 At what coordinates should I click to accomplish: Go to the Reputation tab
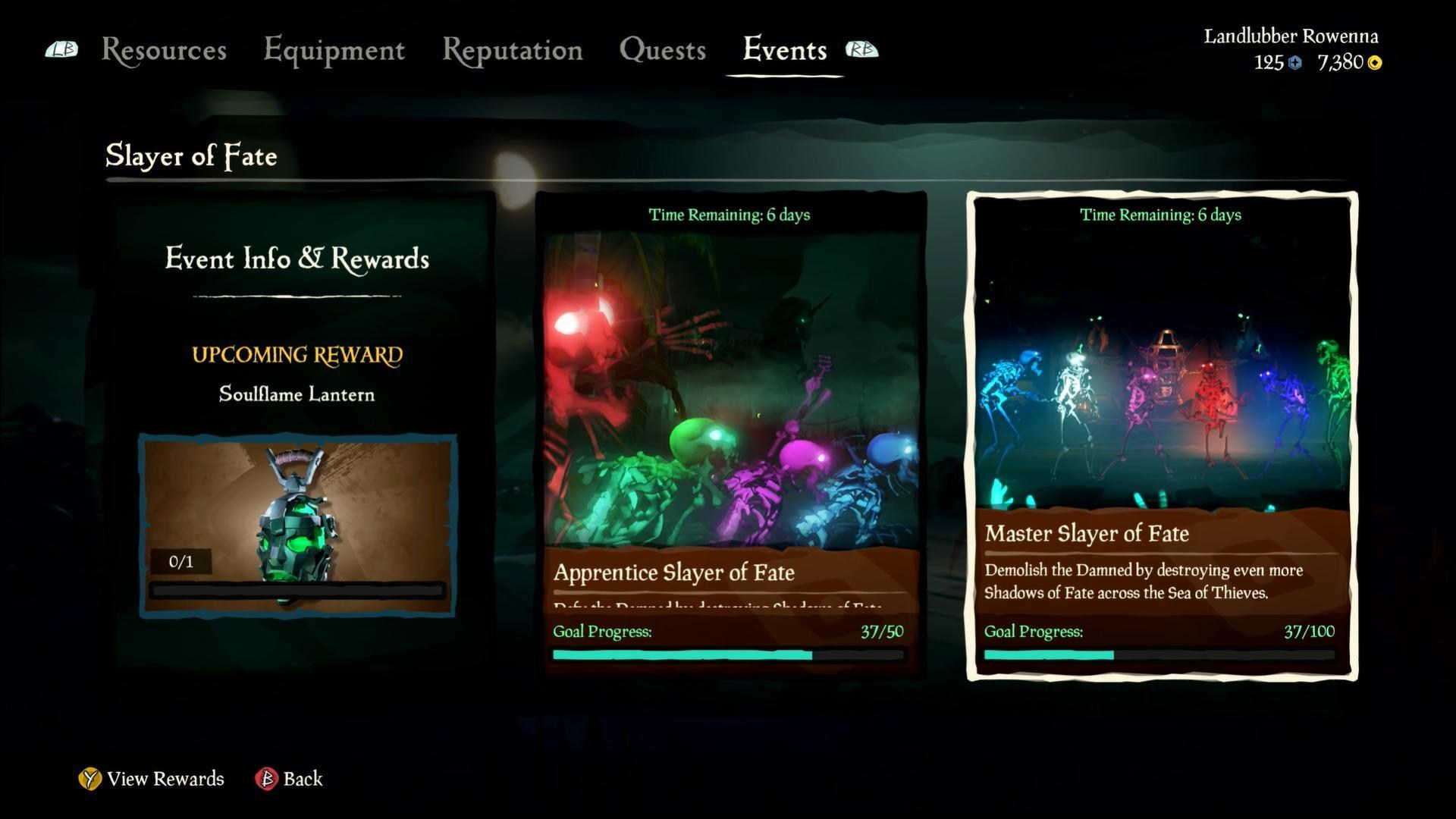click(x=512, y=50)
